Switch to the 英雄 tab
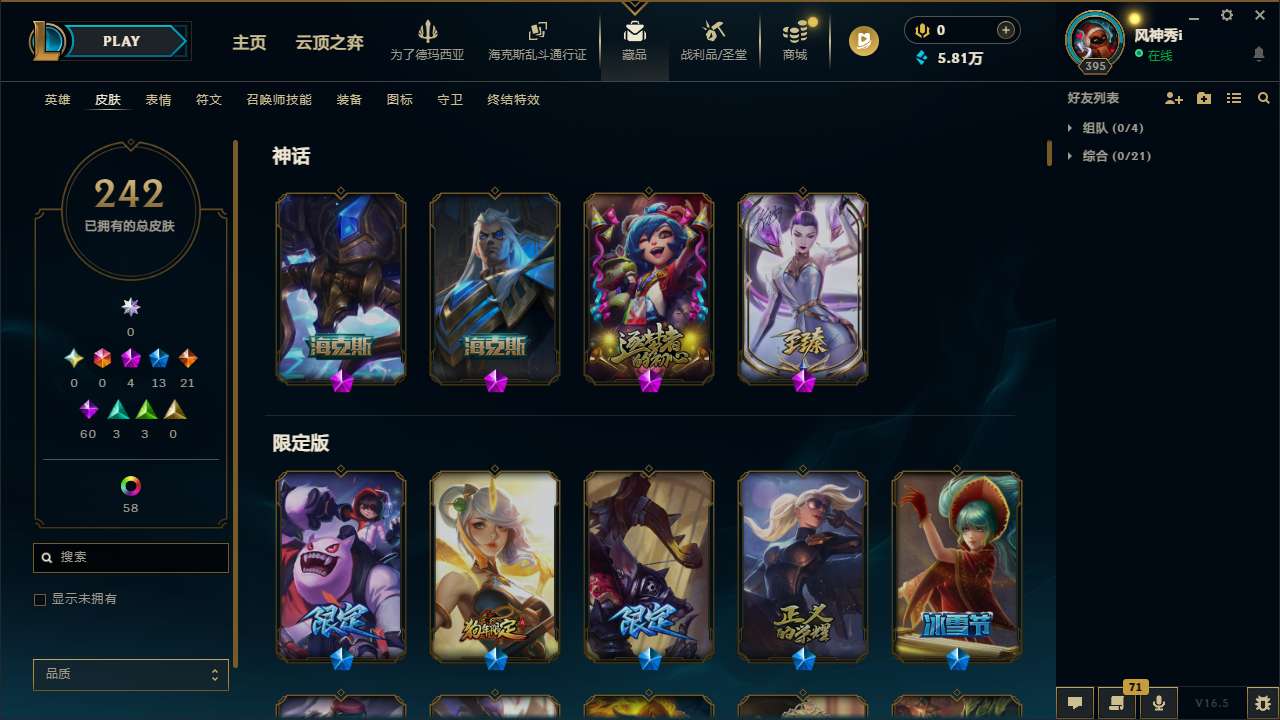1280x720 pixels. click(x=57, y=100)
